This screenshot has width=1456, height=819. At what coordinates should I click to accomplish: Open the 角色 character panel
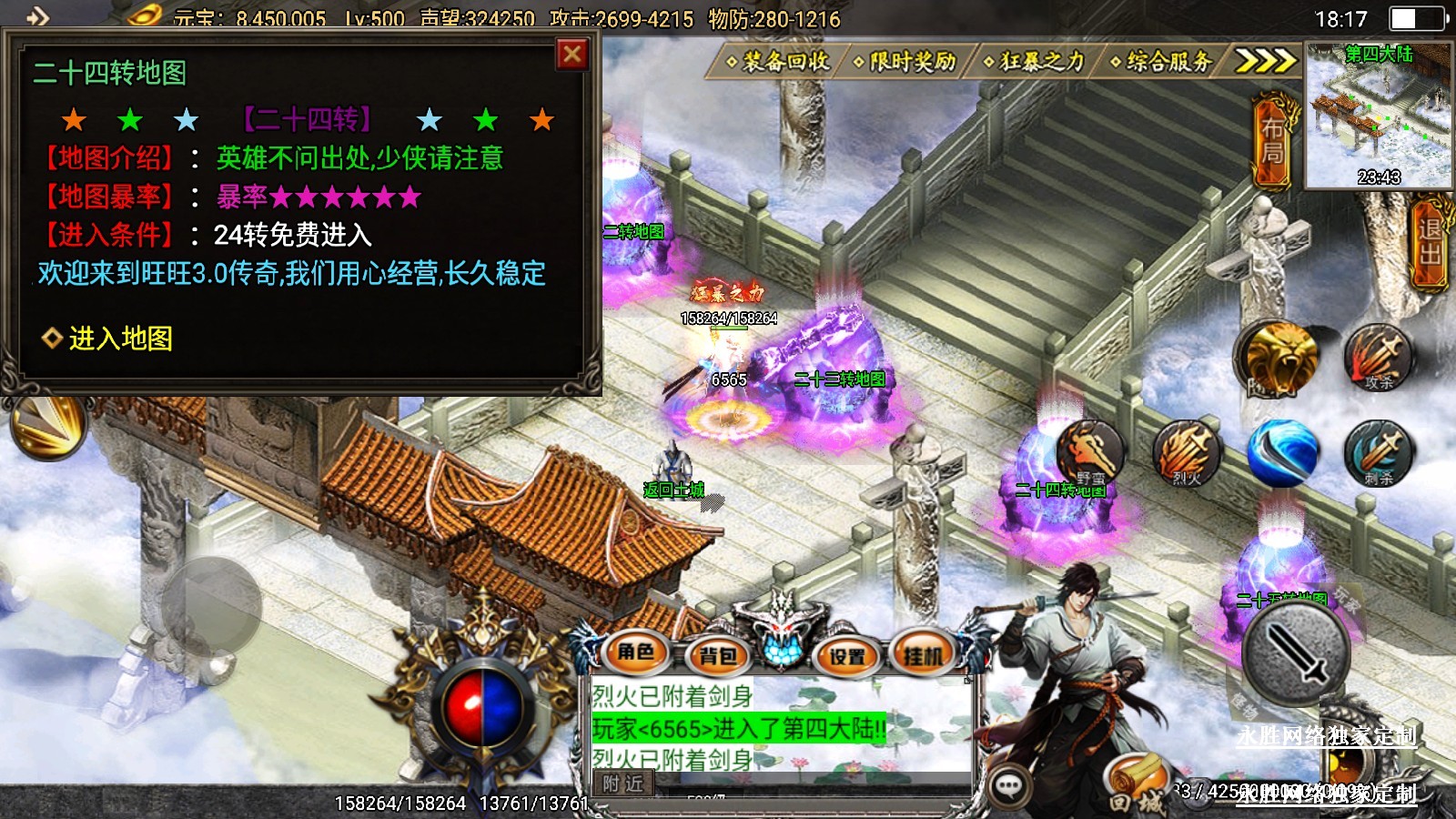click(x=637, y=652)
